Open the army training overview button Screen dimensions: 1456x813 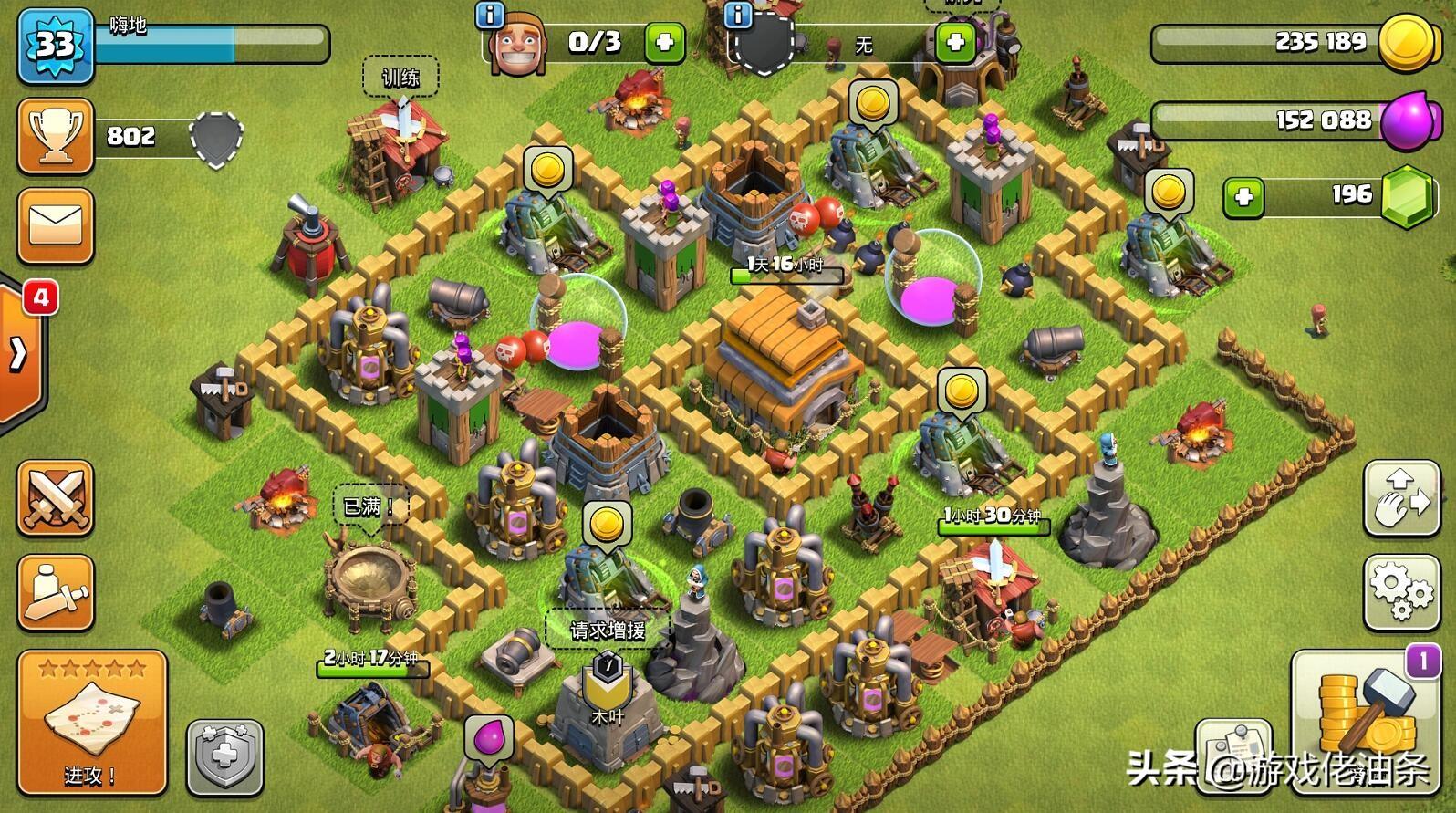[x=56, y=592]
